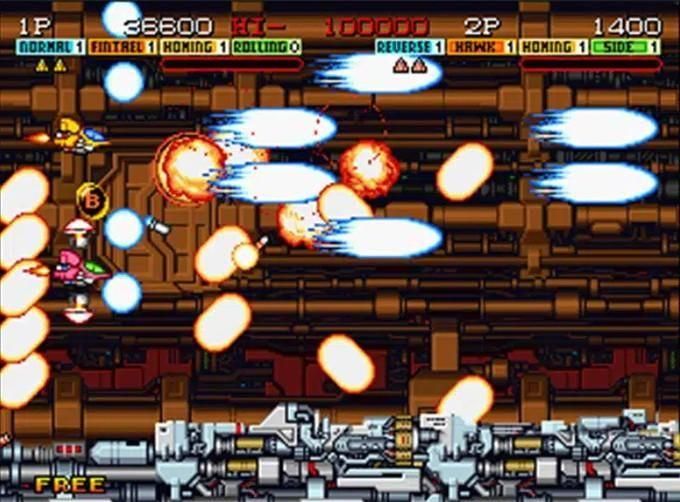The image size is (680, 502).
Task: Select player one's HOMING weapon slot
Action: click(193, 47)
